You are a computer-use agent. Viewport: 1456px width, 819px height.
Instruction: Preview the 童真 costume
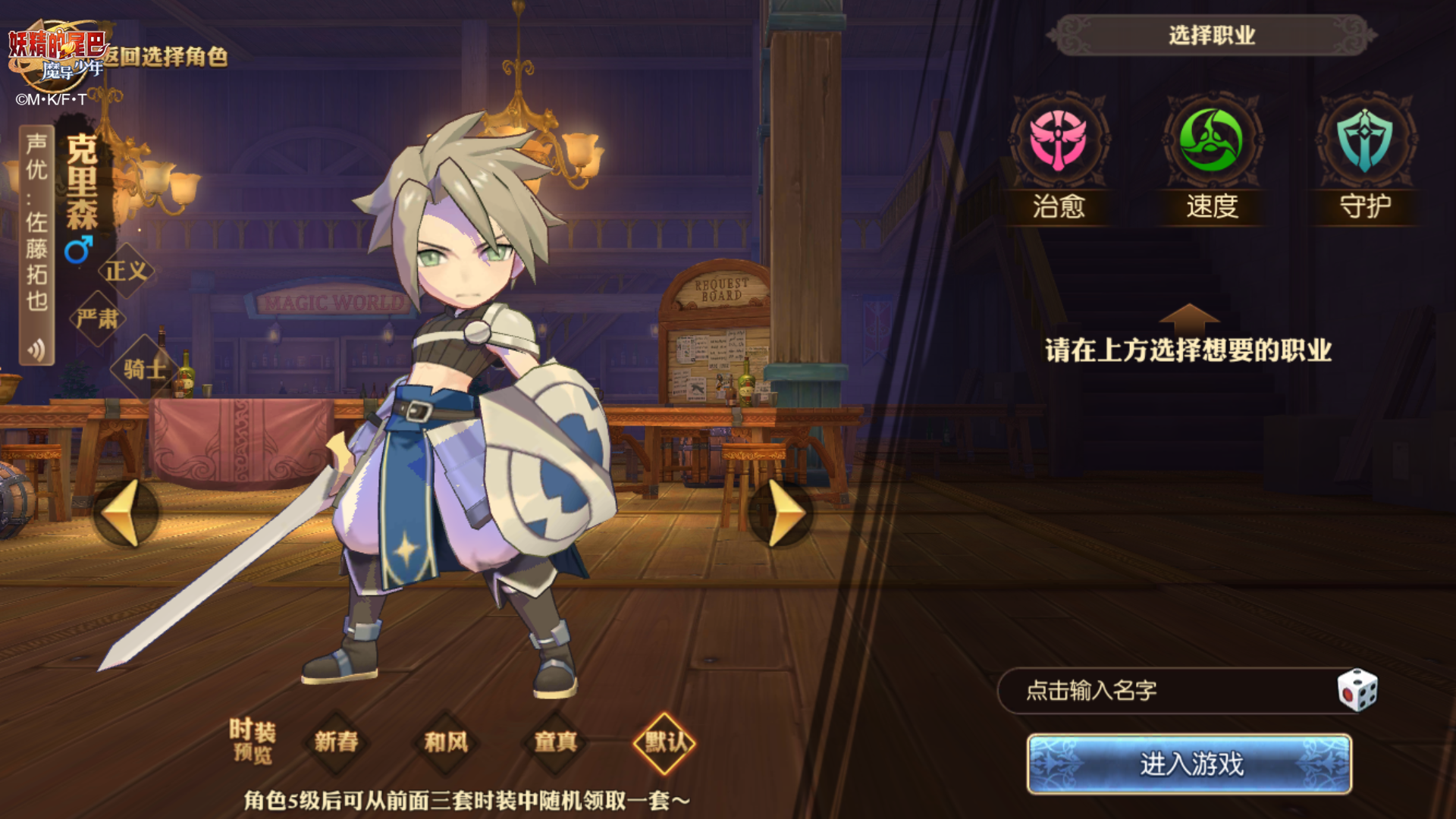556,742
